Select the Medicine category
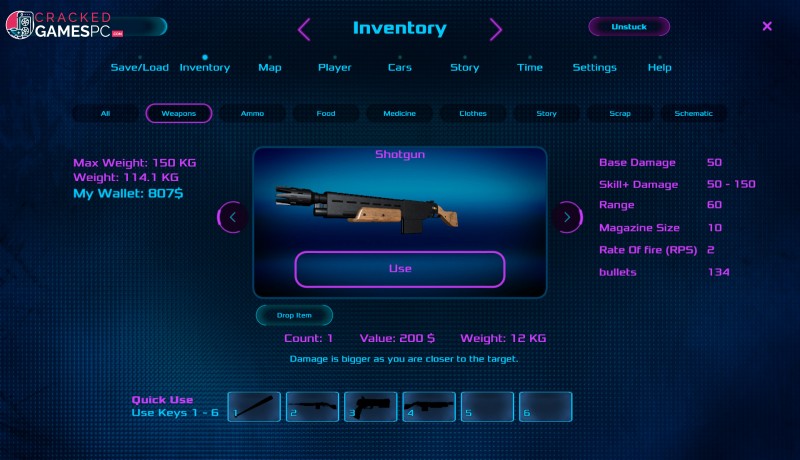This screenshot has width=800, height=460. click(x=399, y=114)
